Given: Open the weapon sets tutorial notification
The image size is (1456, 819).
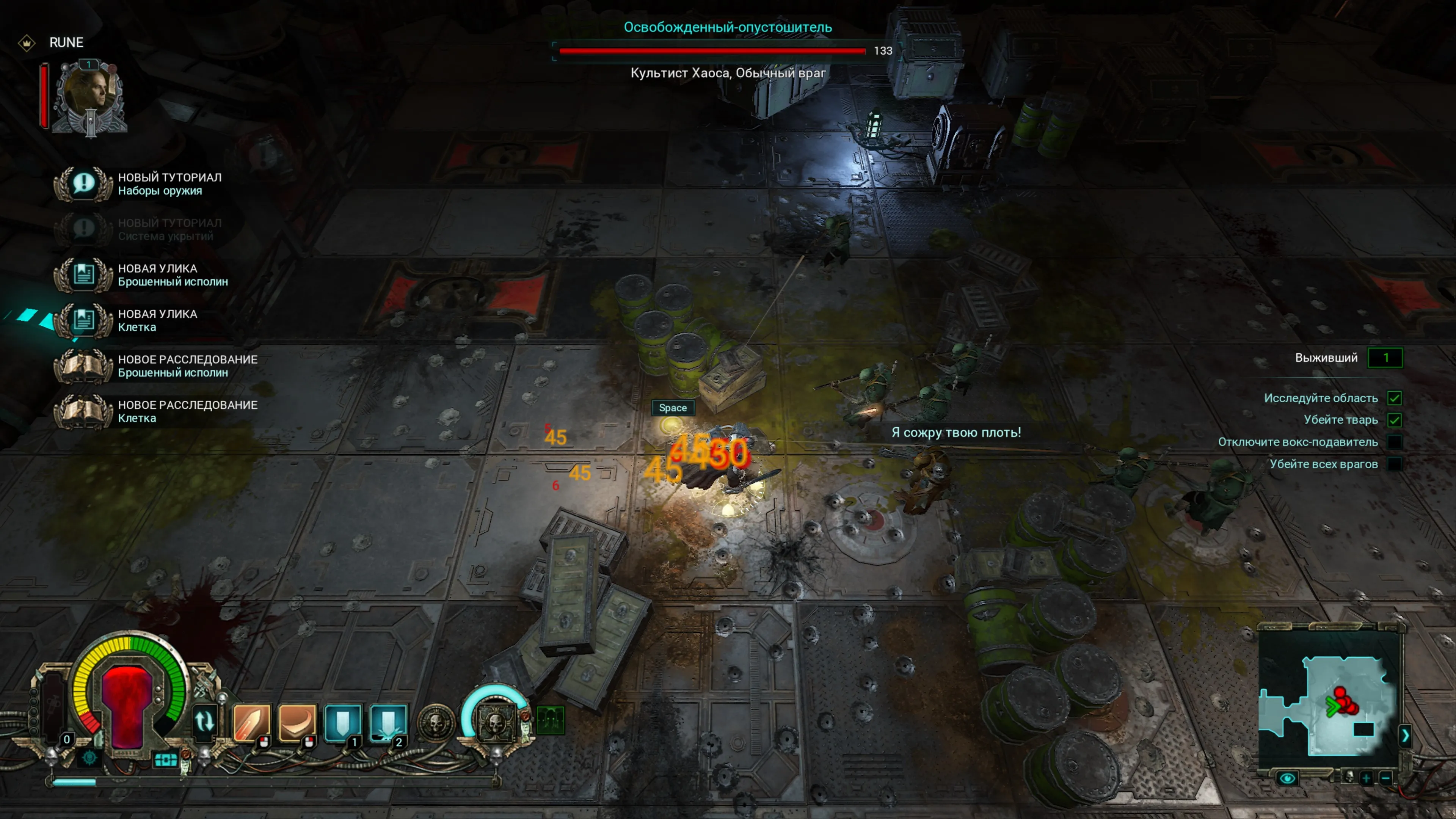Looking at the screenshot, I should 84,184.
